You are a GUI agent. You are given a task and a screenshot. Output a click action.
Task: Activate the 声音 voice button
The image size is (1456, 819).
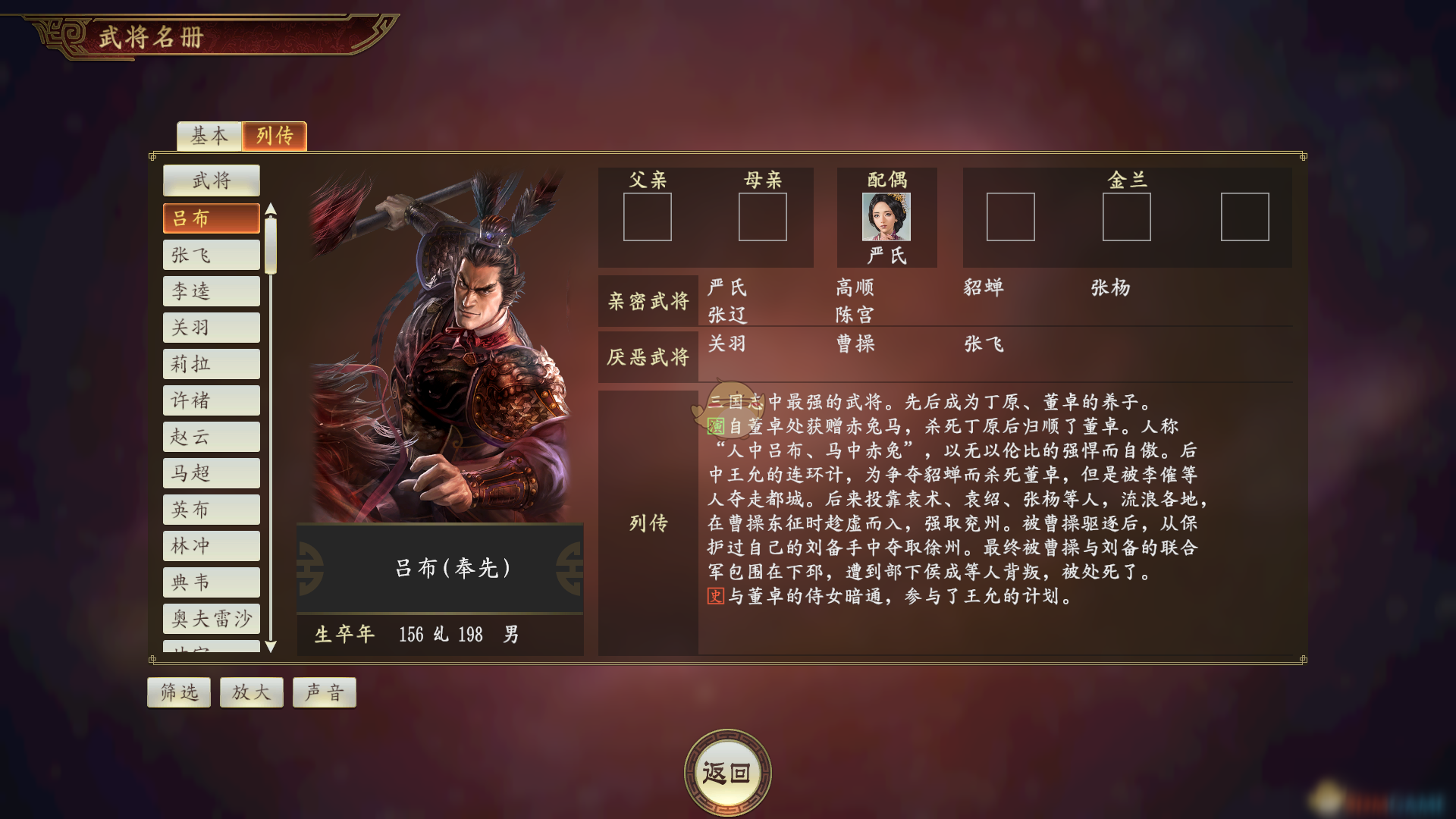point(325,692)
